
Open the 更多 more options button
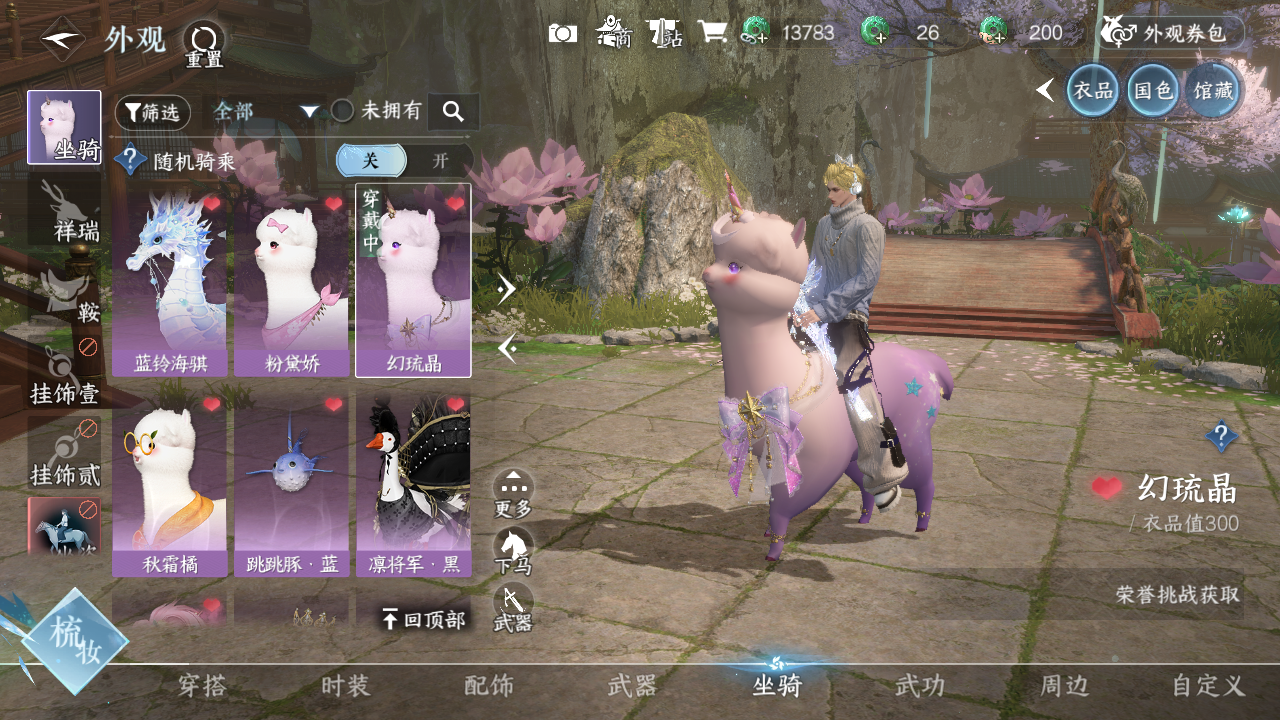click(513, 494)
